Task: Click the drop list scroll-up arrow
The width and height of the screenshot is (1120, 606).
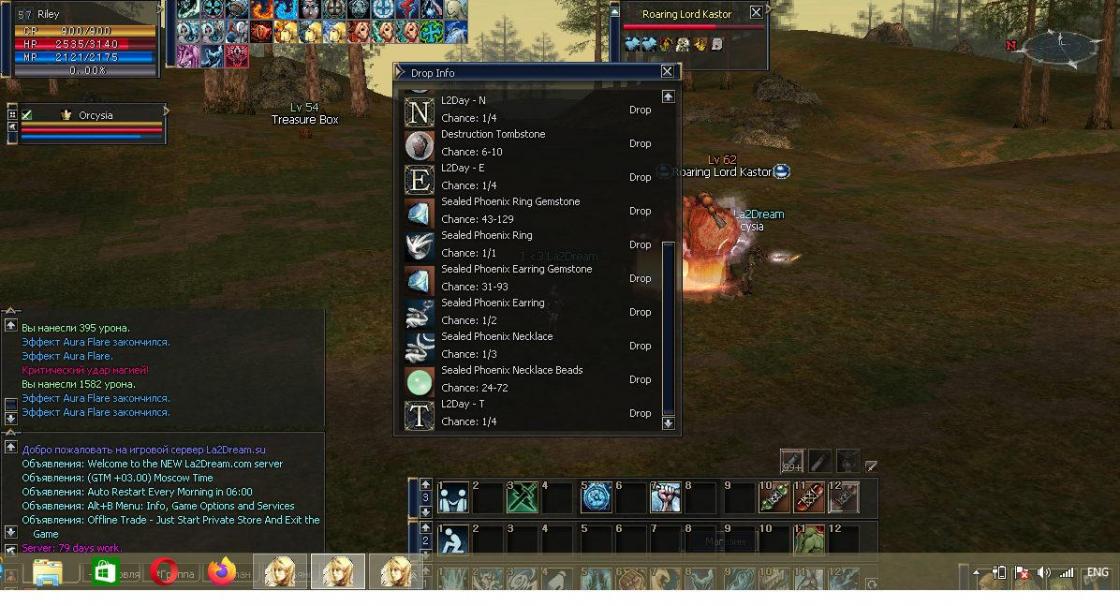Action: (x=668, y=97)
